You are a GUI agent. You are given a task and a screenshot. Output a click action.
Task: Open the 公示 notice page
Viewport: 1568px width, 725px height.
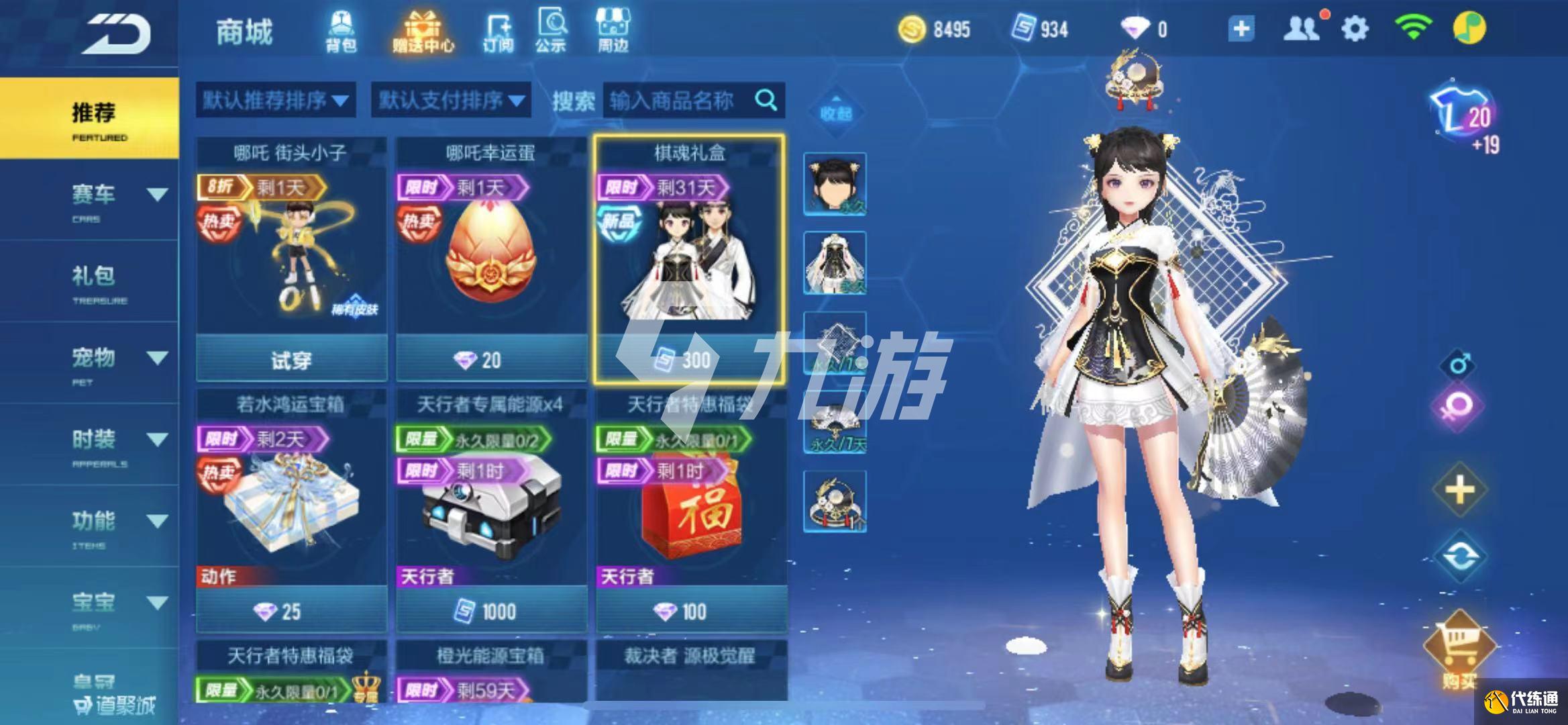[x=551, y=32]
